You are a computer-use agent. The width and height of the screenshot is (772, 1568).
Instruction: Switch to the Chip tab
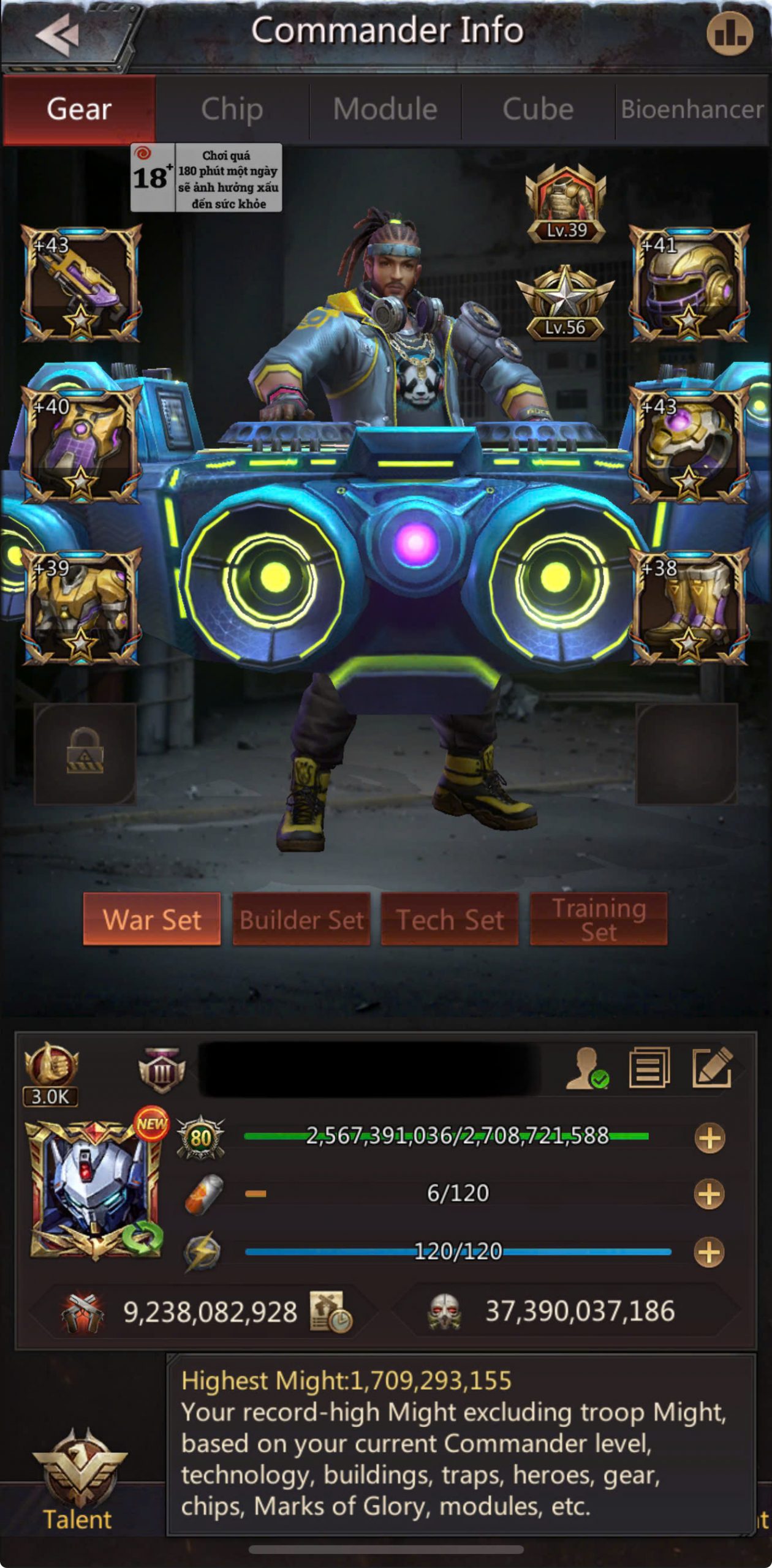click(232, 110)
